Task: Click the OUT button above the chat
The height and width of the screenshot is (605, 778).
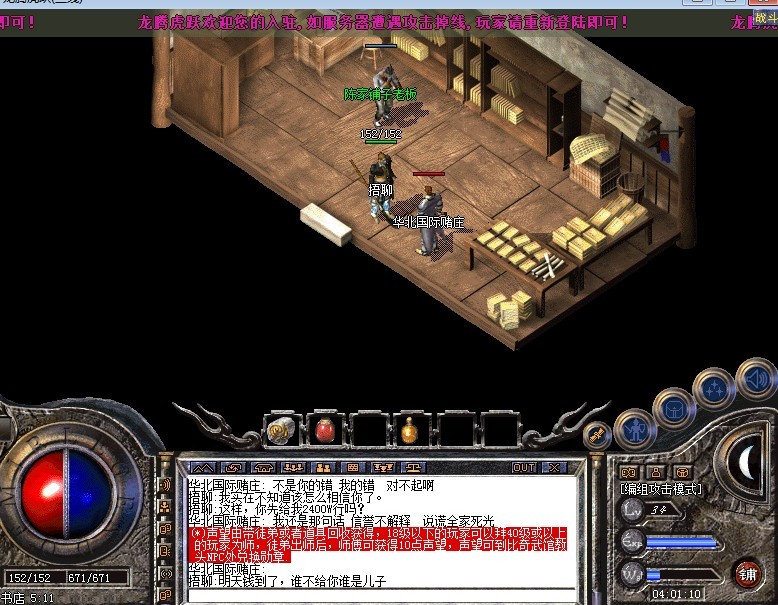Action: point(524,467)
